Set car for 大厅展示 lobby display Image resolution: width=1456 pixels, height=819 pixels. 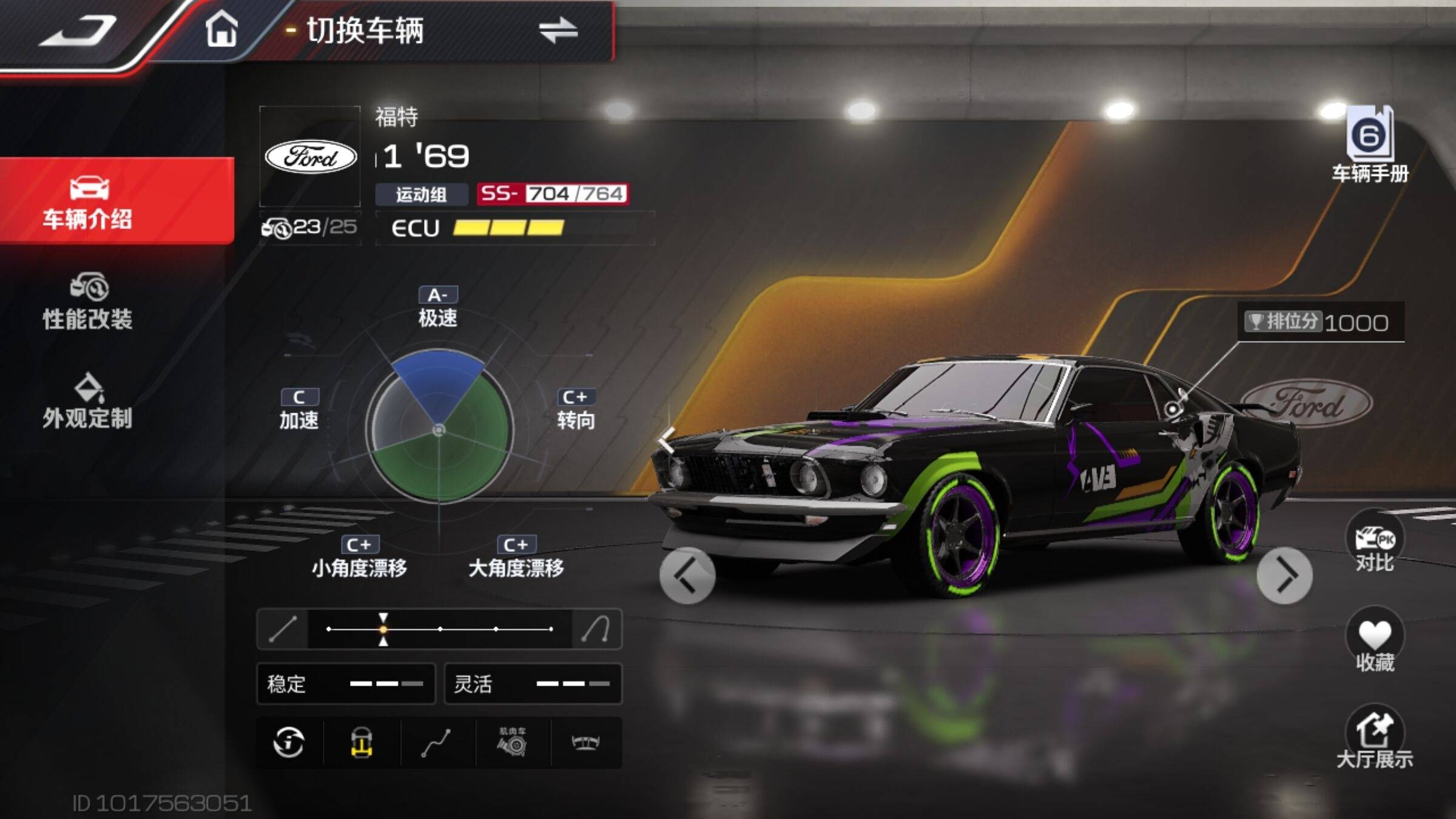1375,739
